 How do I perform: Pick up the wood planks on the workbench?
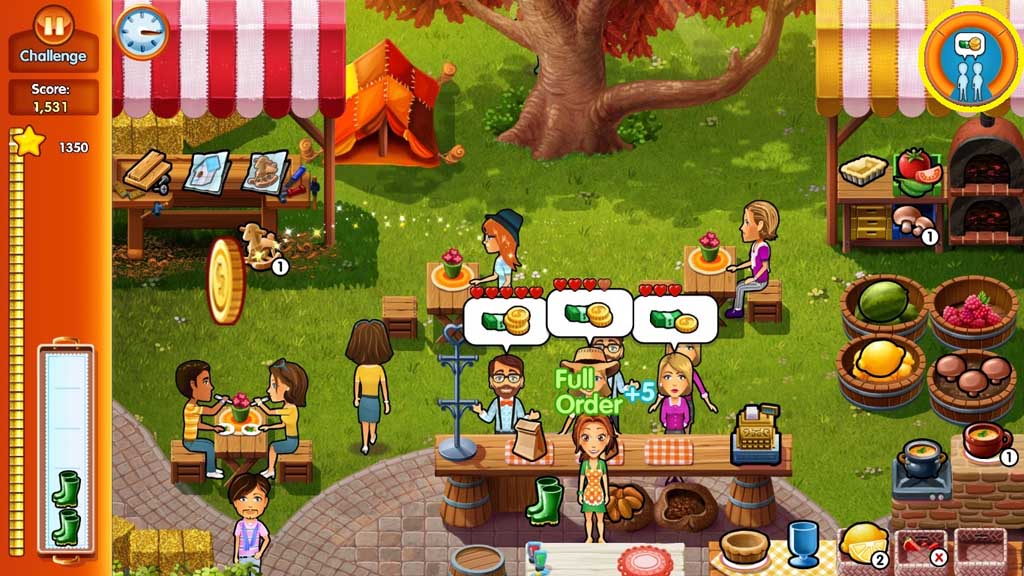pyautogui.click(x=147, y=170)
